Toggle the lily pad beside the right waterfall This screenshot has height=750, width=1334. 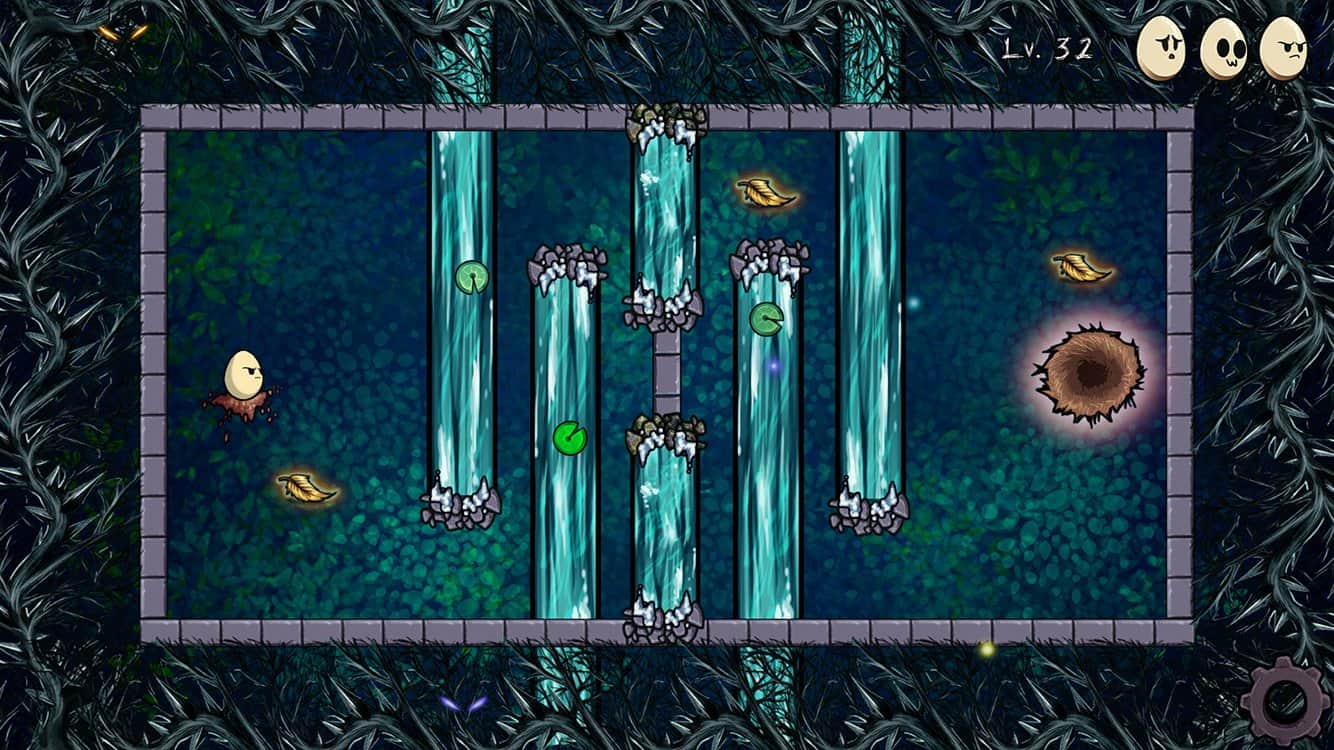click(765, 320)
